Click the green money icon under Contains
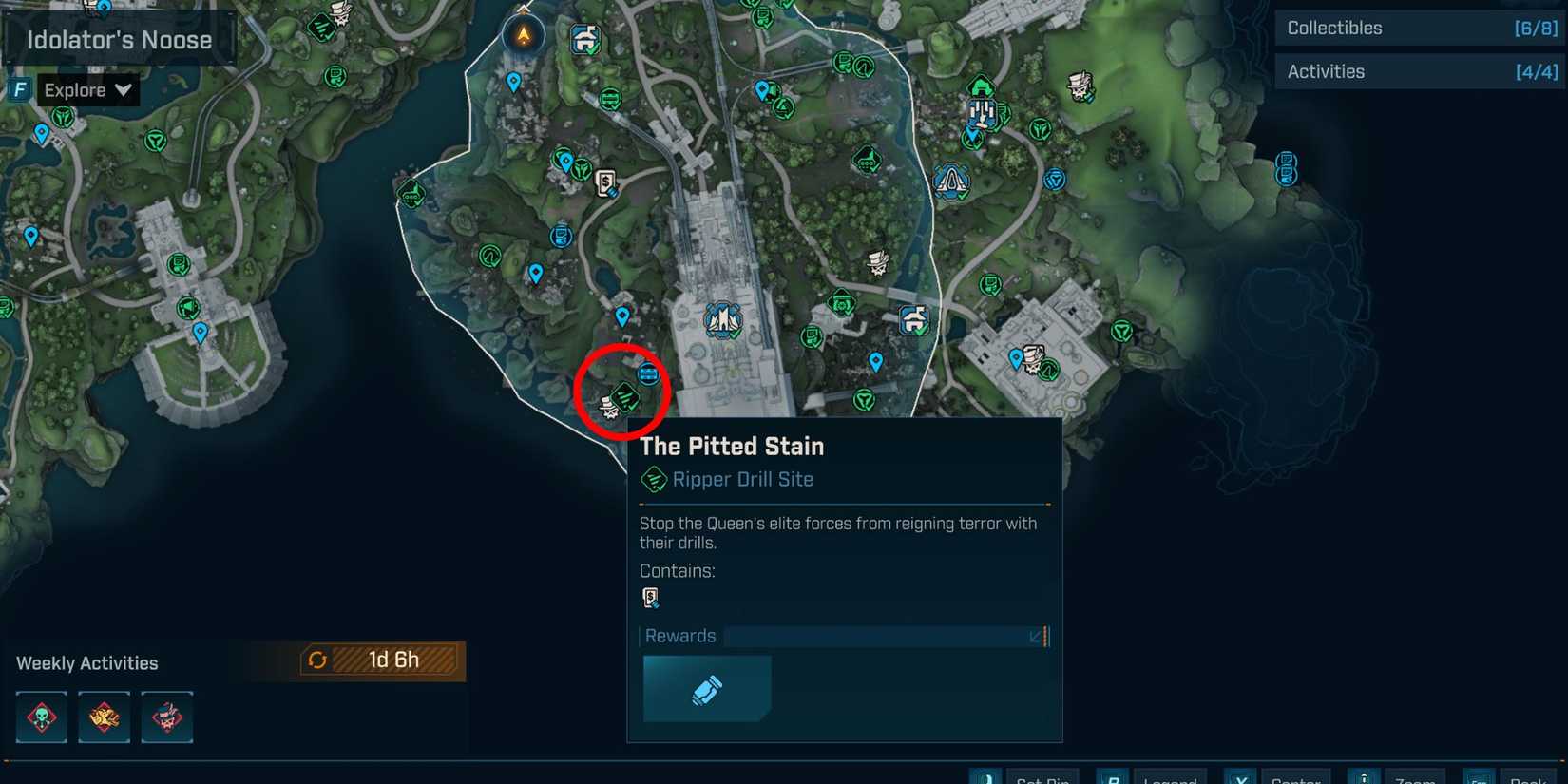 click(651, 597)
